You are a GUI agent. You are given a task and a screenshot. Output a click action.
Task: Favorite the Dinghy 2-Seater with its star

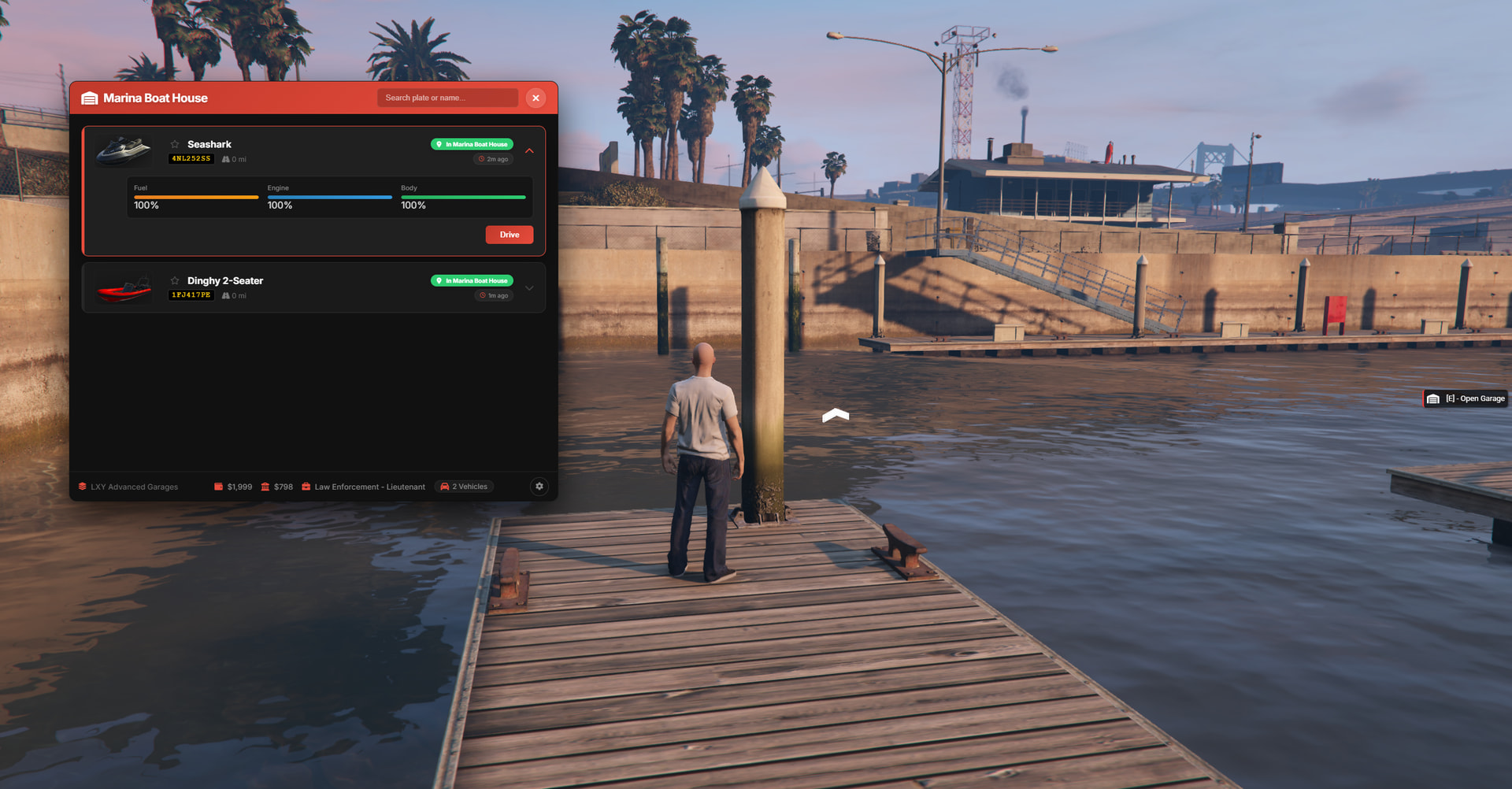point(175,280)
